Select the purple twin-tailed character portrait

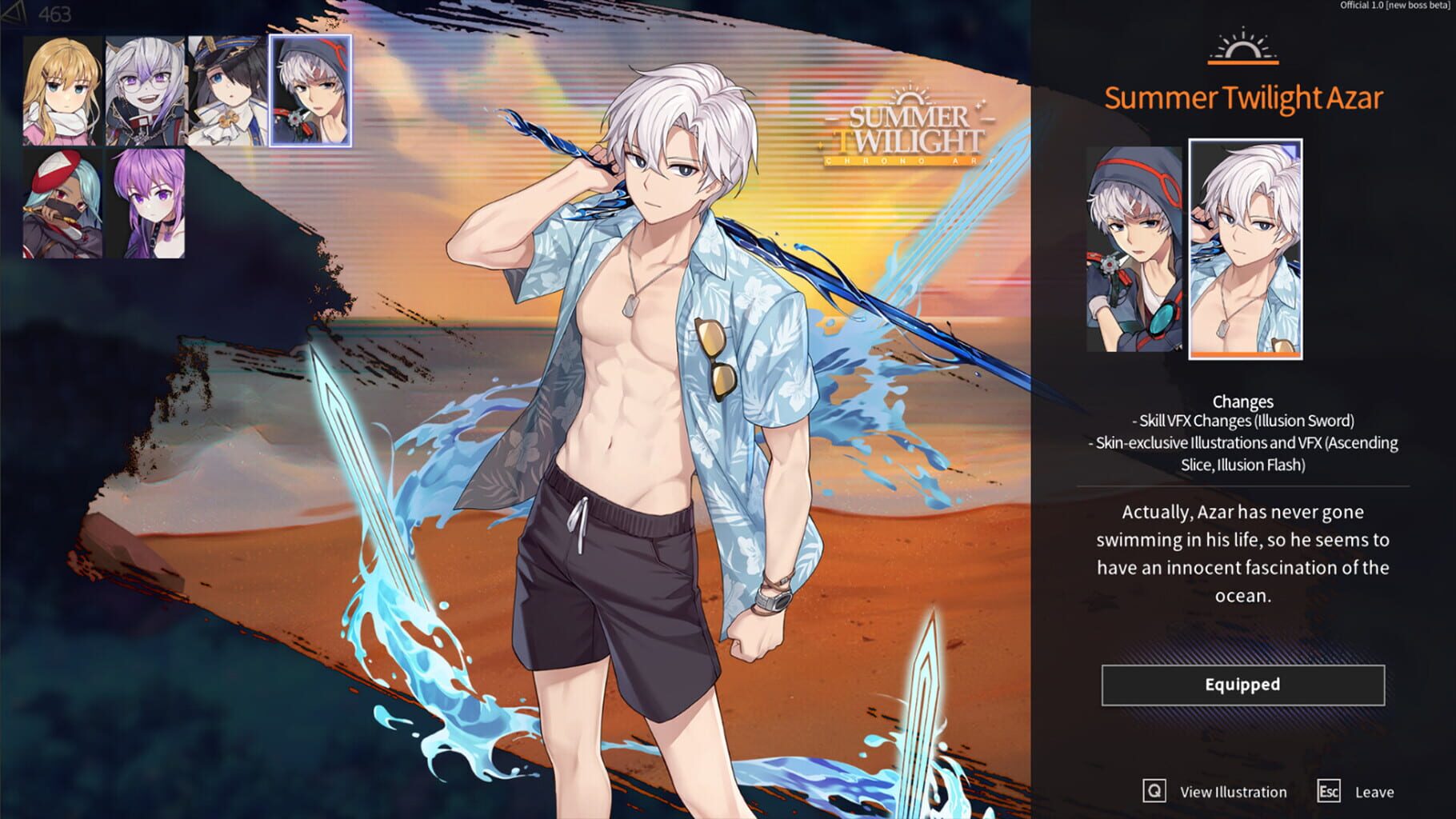(x=144, y=202)
